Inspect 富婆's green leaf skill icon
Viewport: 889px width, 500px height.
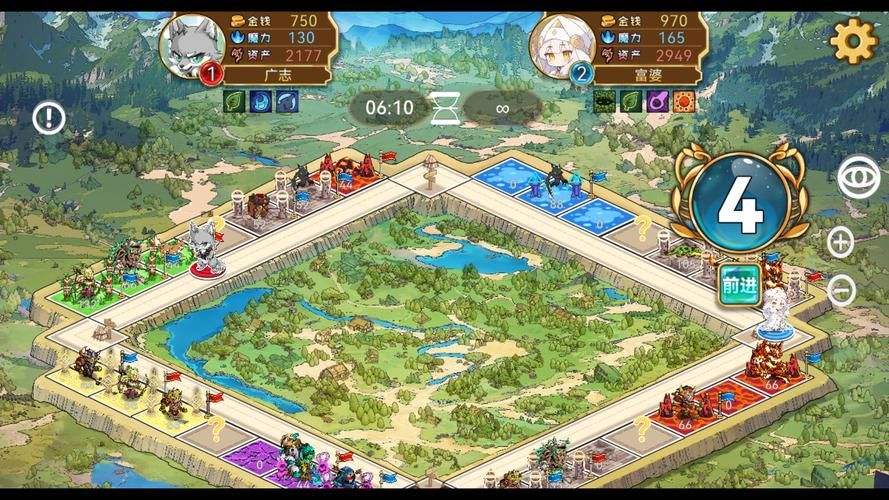point(631,101)
